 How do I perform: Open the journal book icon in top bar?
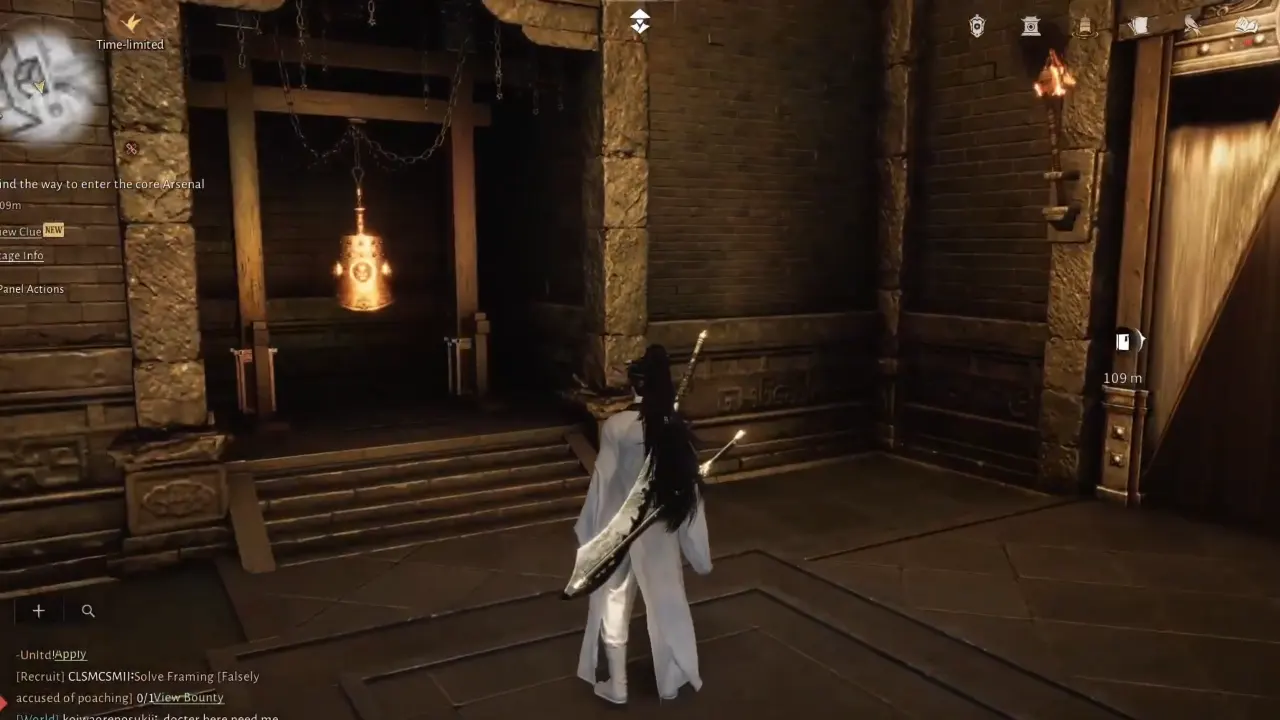[x=1246, y=25]
